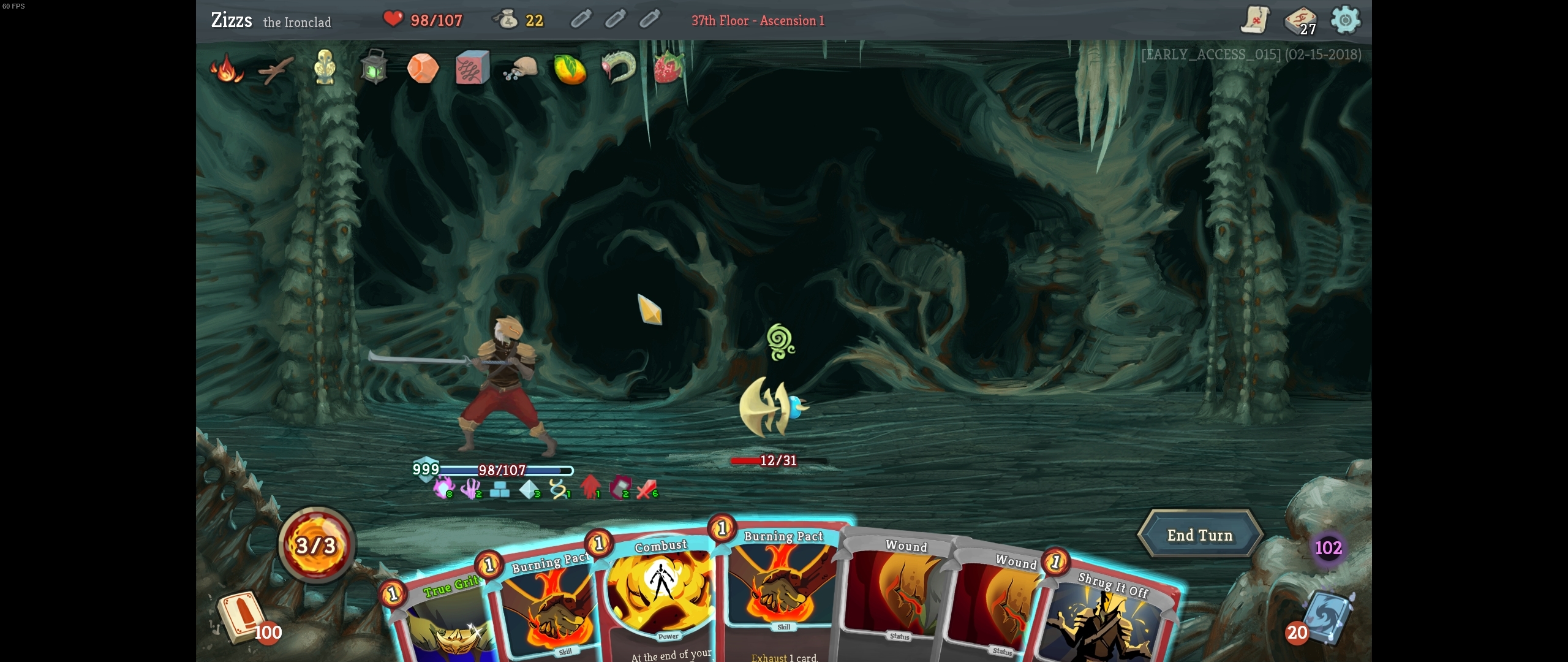Image resolution: width=1568 pixels, height=662 pixels.
Task: Inspect the Mango relic
Action: [x=570, y=69]
